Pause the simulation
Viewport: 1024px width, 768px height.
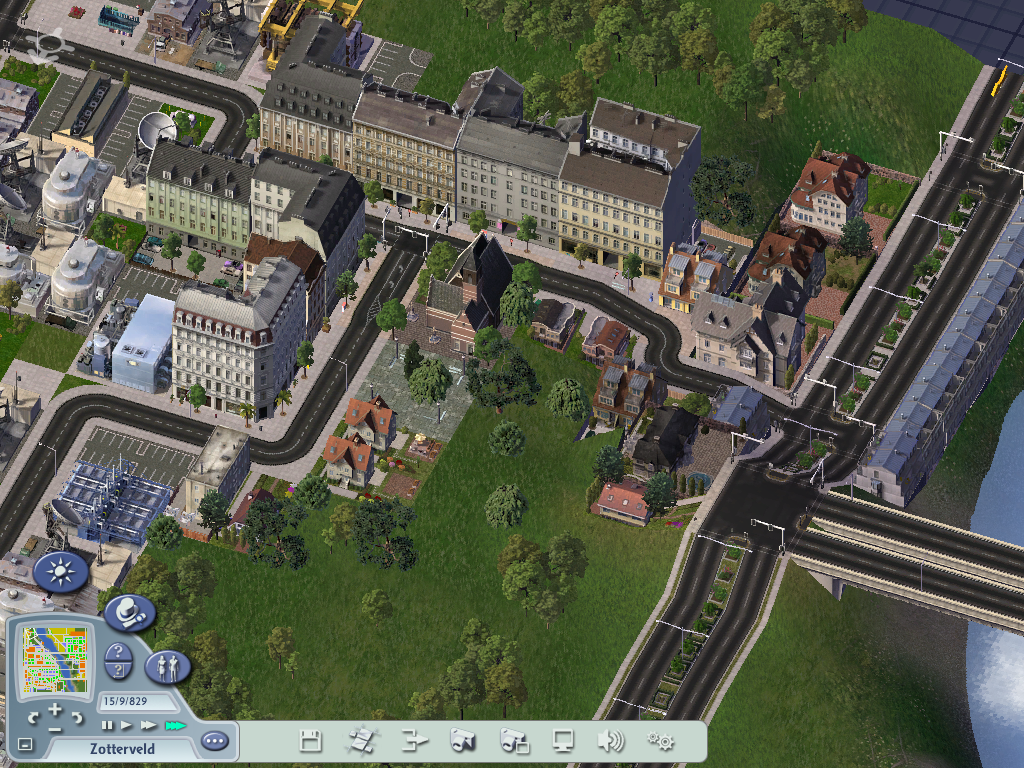point(108,725)
